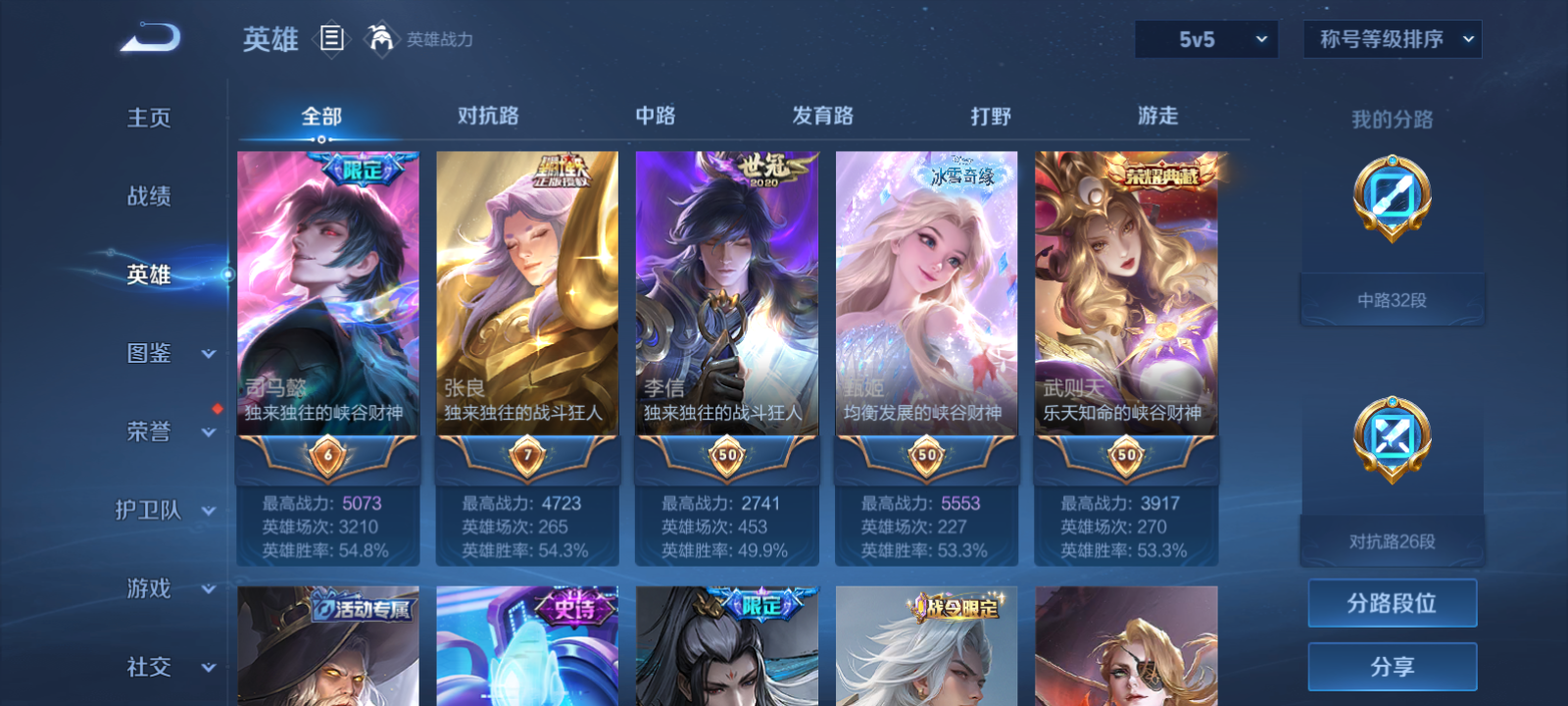Open the 称号等级排序 sorting dropdown
The width and height of the screenshot is (1568, 706).
click(x=1392, y=39)
